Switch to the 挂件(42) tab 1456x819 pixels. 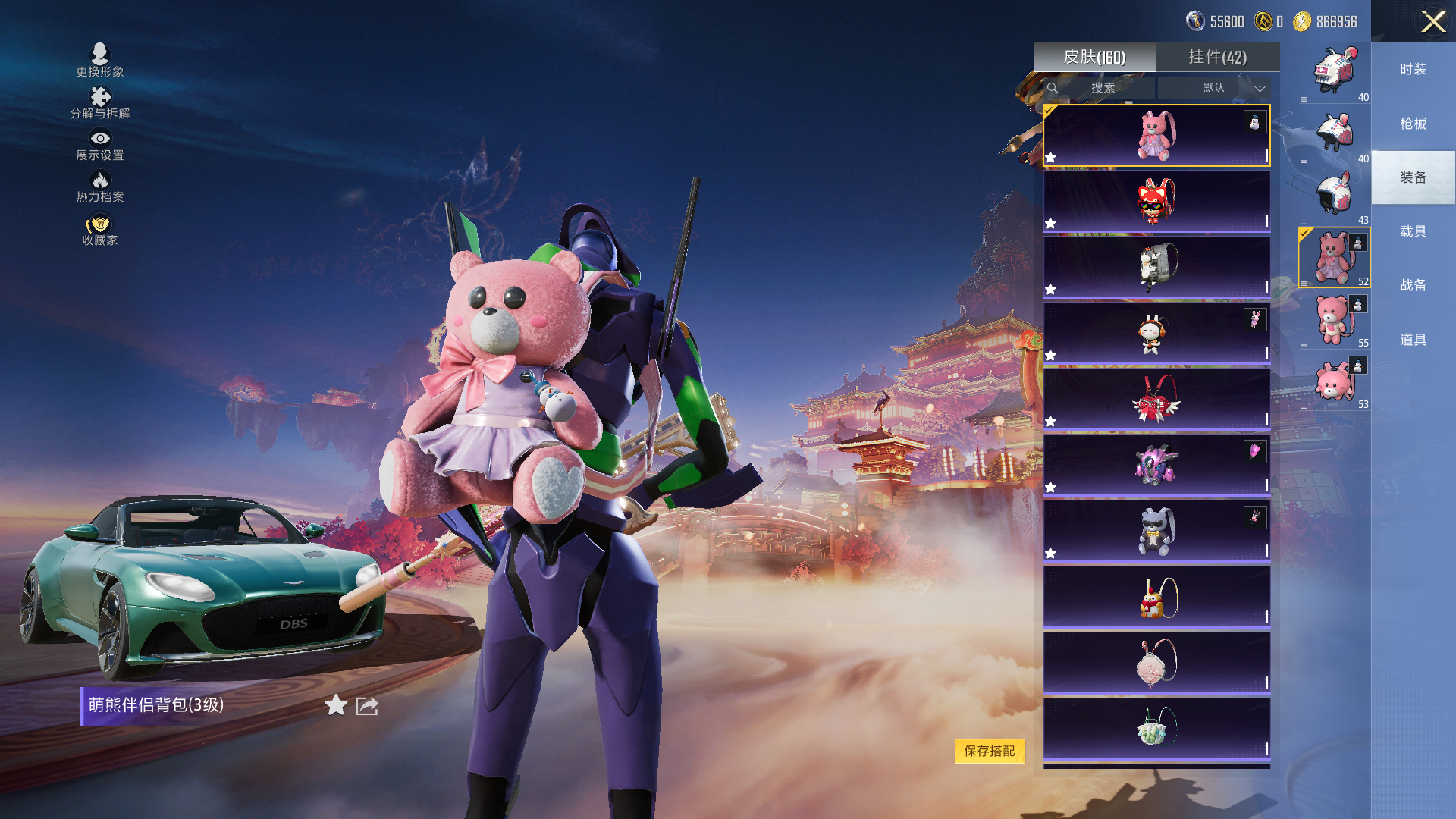coord(1217,57)
